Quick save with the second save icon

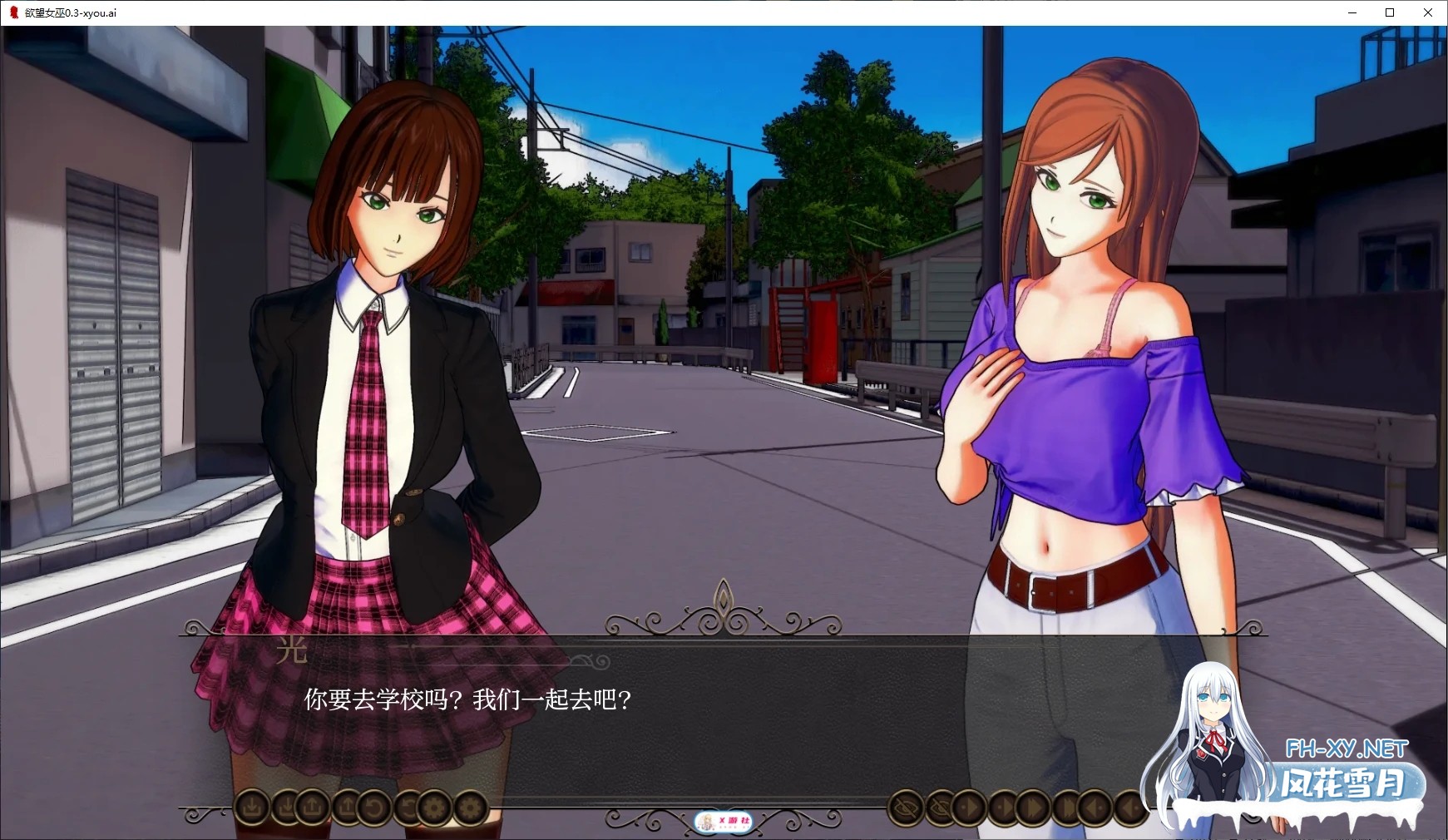(287, 808)
